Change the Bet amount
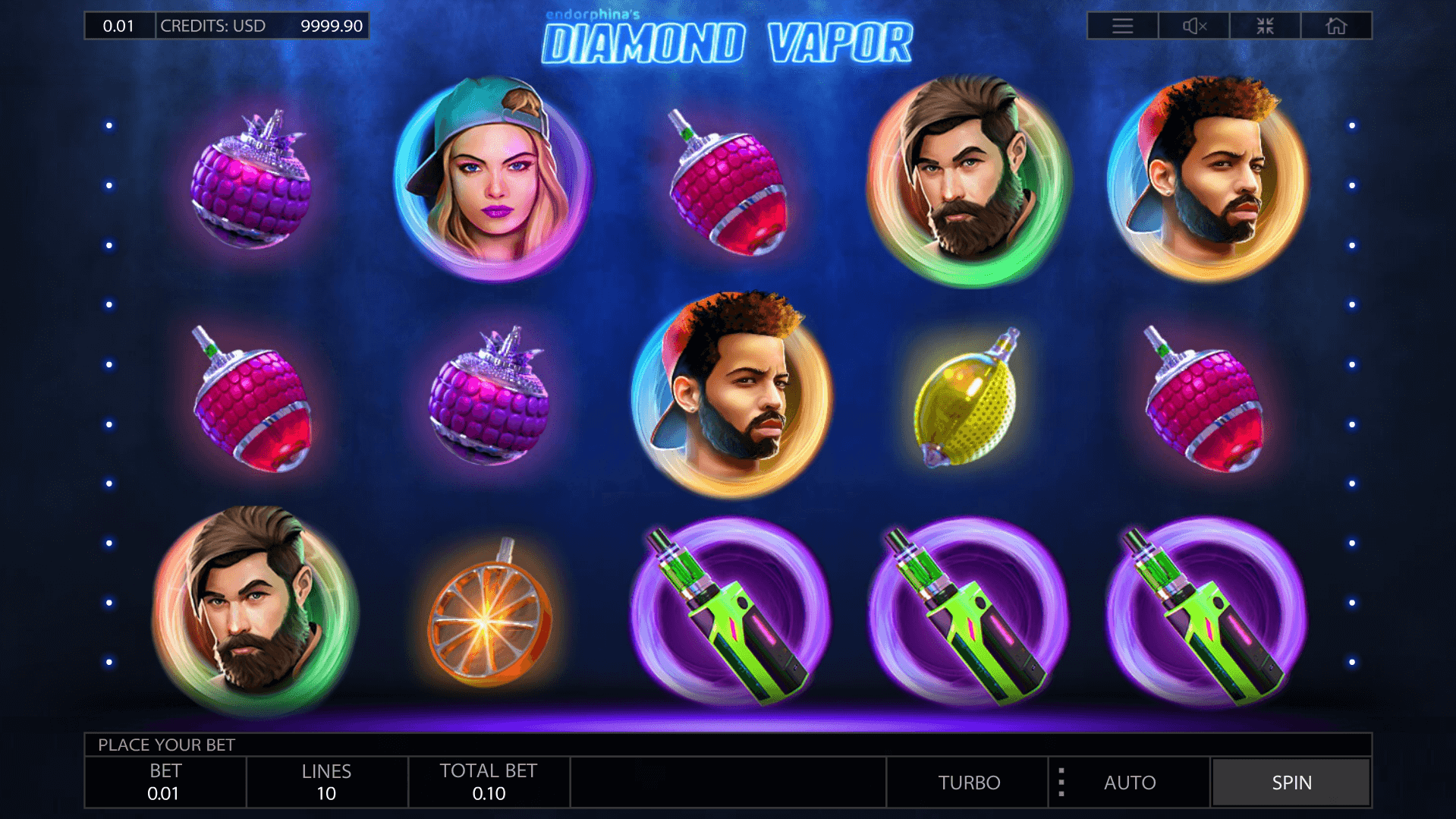 click(x=165, y=782)
